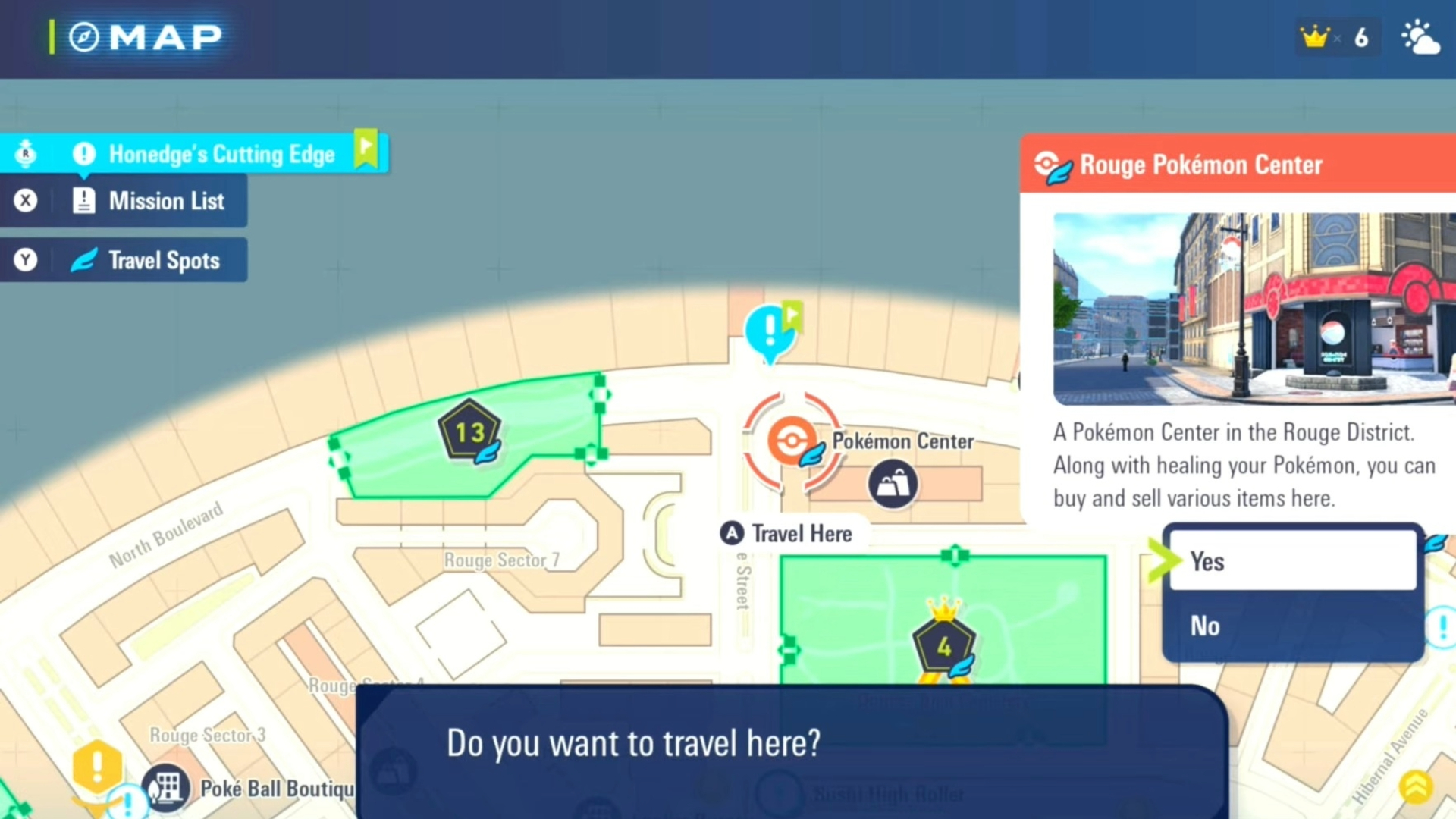The image size is (1456, 819).
Task: Open the Mission List
Action: 167,201
